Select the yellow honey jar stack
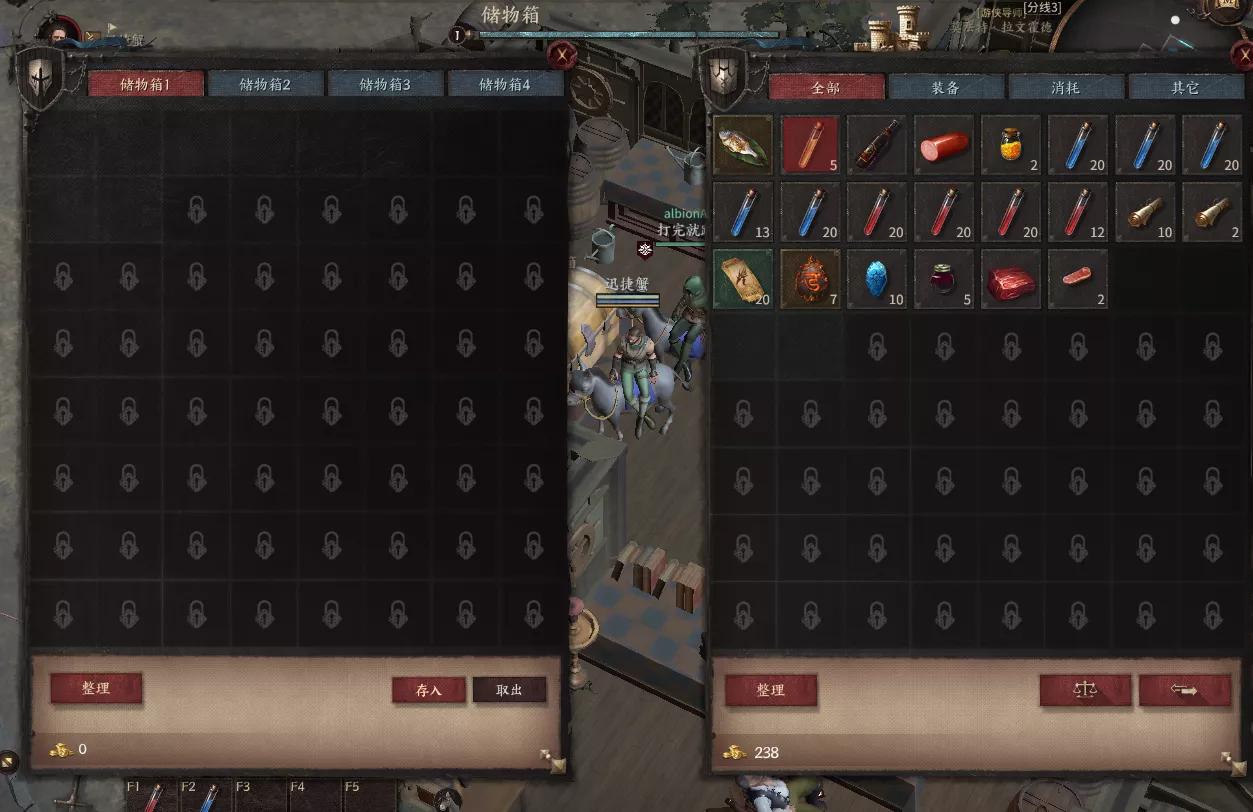The height and width of the screenshot is (812, 1253). (x=1011, y=145)
